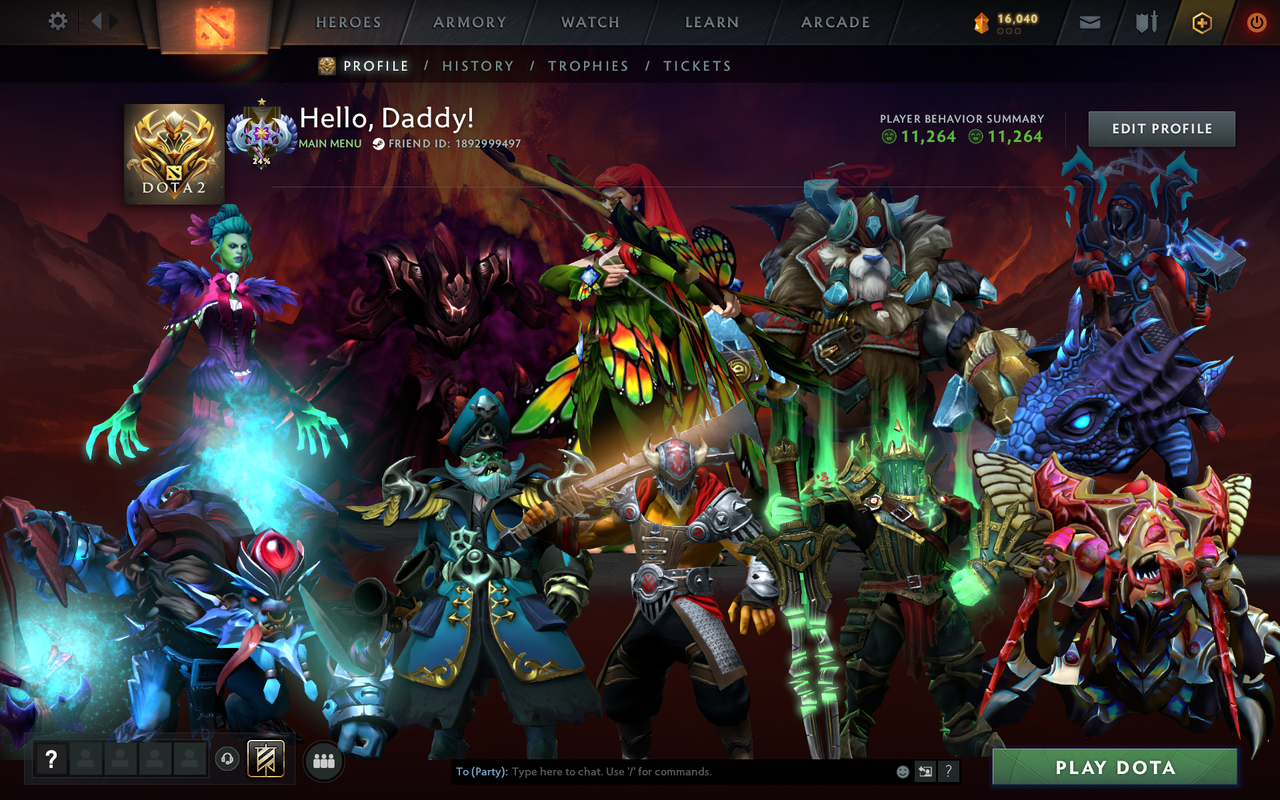This screenshot has width=1280, height=800.
Task: Click the gold guild banner icon near party slots
Action: tap(266, 760)
